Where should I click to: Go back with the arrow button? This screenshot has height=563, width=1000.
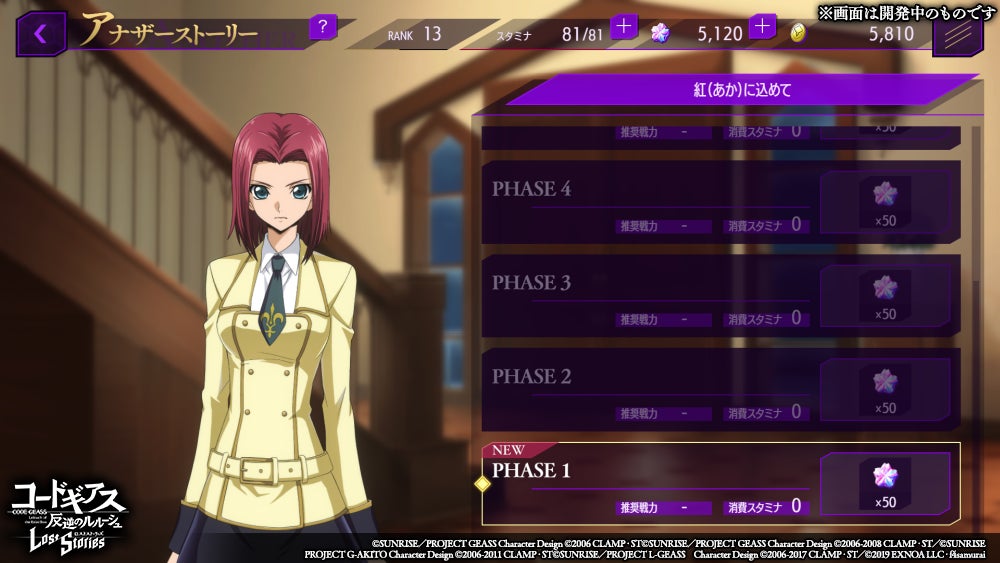click(x=41, y=33)
